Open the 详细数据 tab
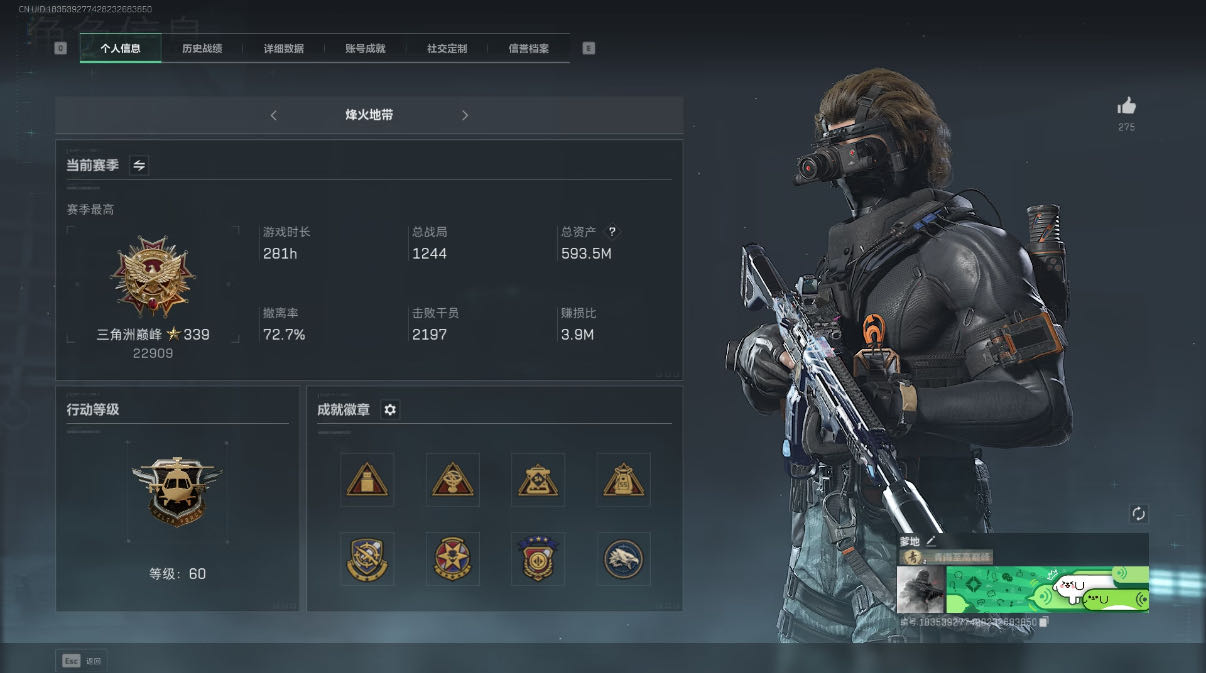Screen dimensions: 1206x673 tap(283, 48)
